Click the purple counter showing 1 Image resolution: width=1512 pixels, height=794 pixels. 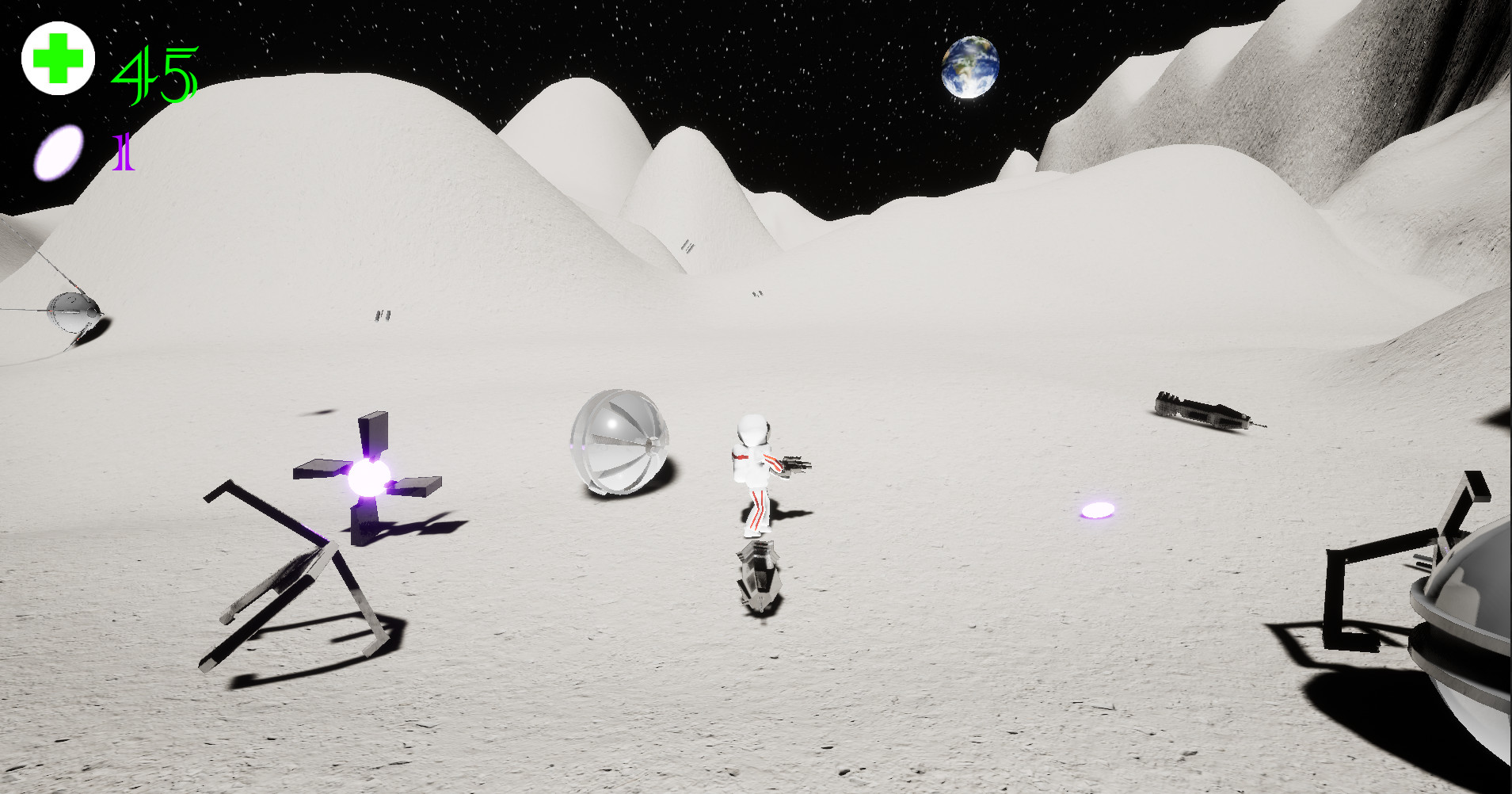tap(124, 152)
